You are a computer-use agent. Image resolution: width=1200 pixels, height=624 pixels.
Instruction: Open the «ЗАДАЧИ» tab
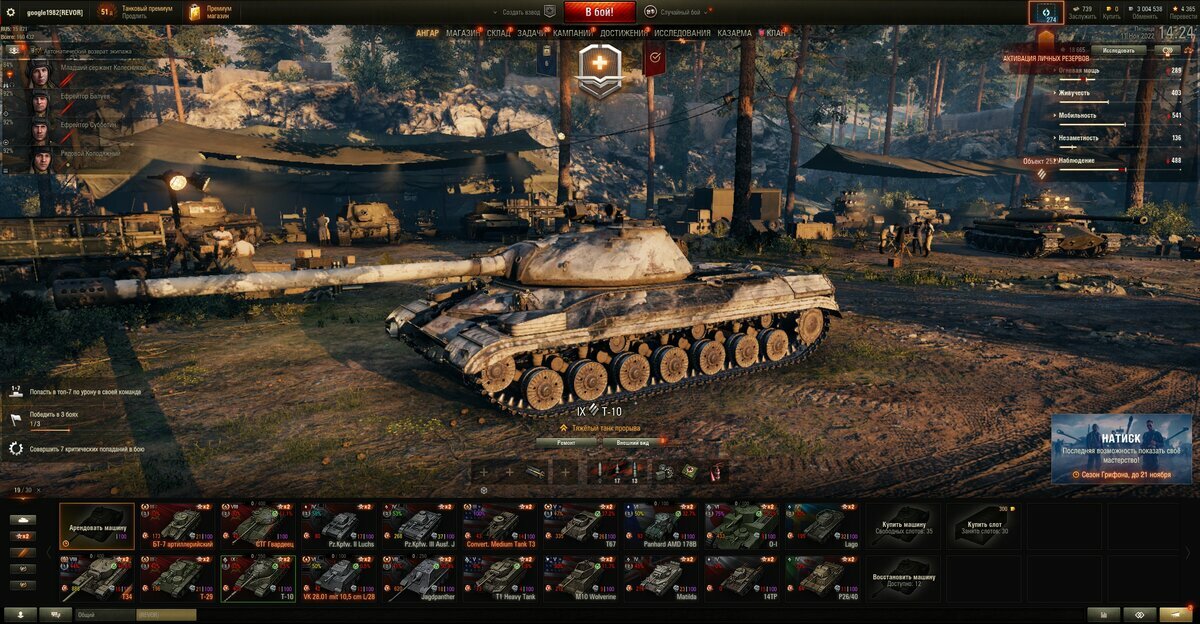(x=532, y=33)
